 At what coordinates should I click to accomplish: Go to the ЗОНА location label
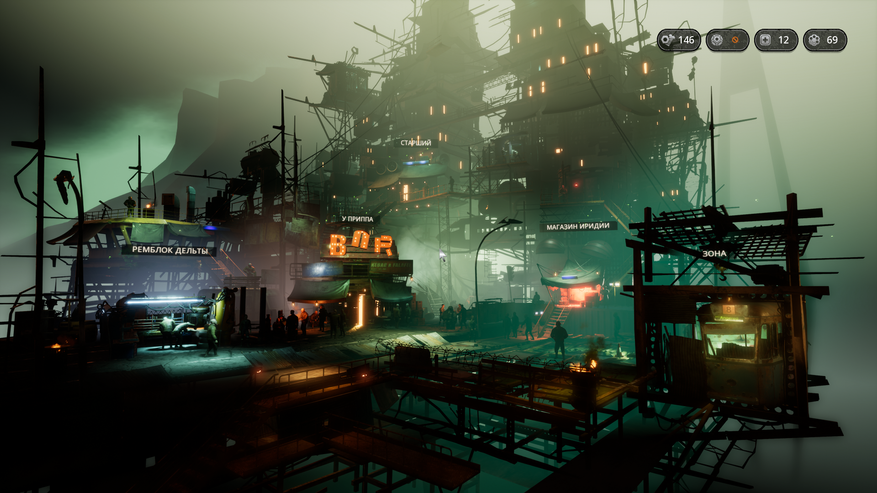714,254
